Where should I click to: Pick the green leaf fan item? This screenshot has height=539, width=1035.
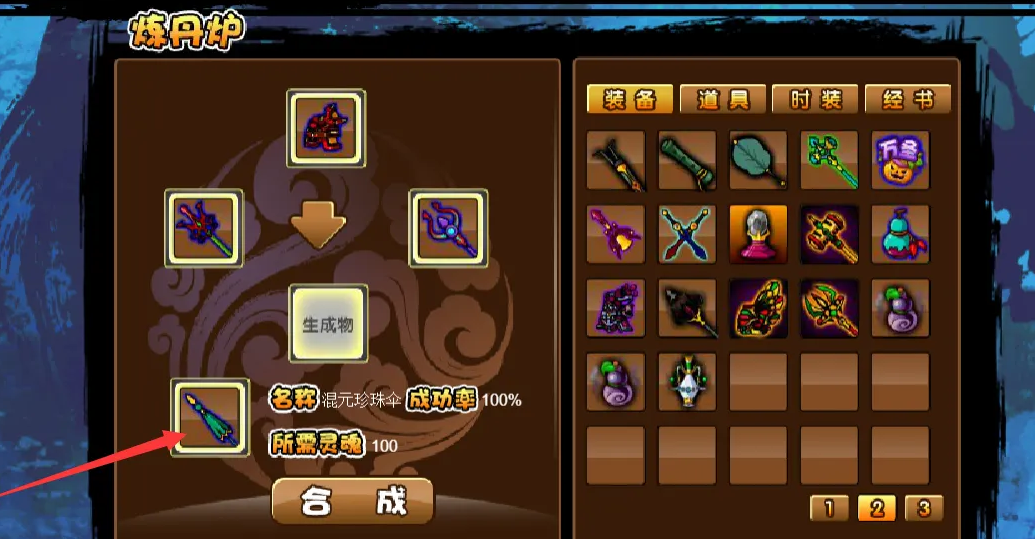click(x=759, y=161)
